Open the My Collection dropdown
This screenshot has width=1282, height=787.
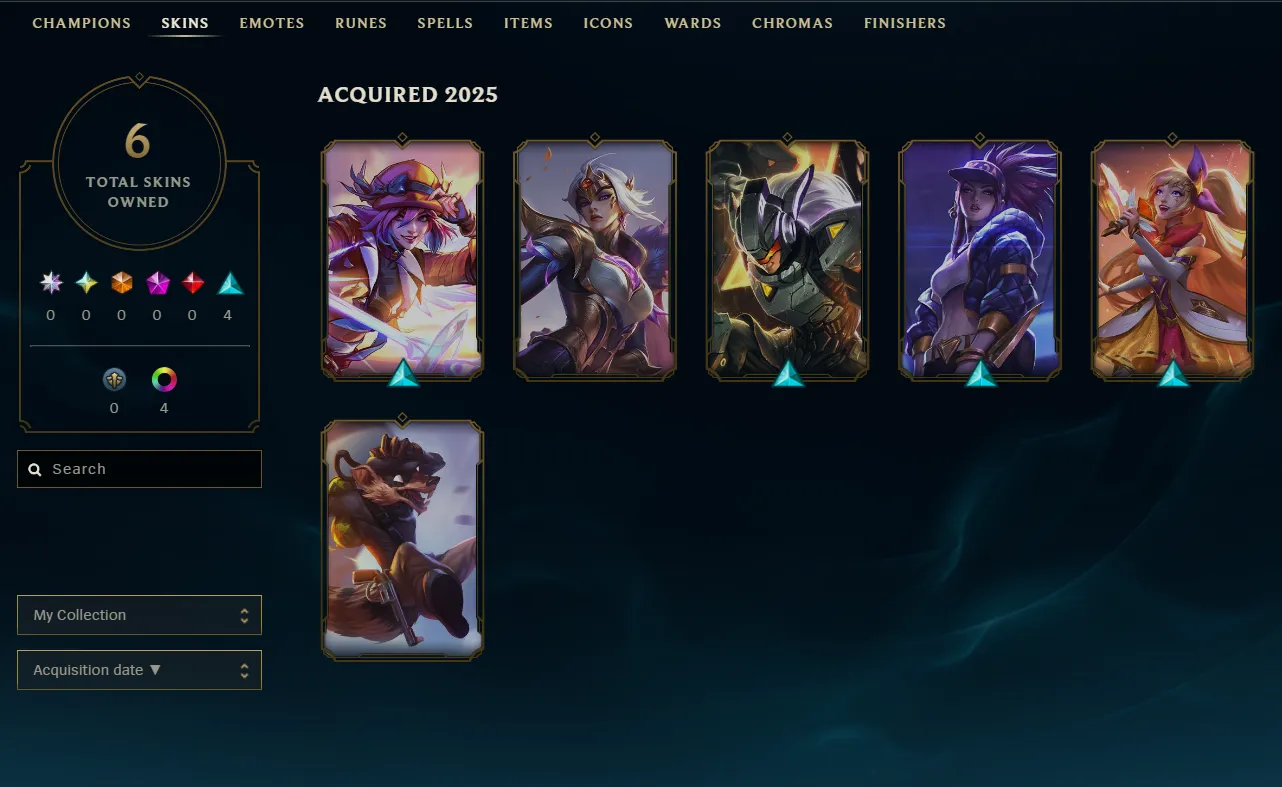tap(139, 615)
